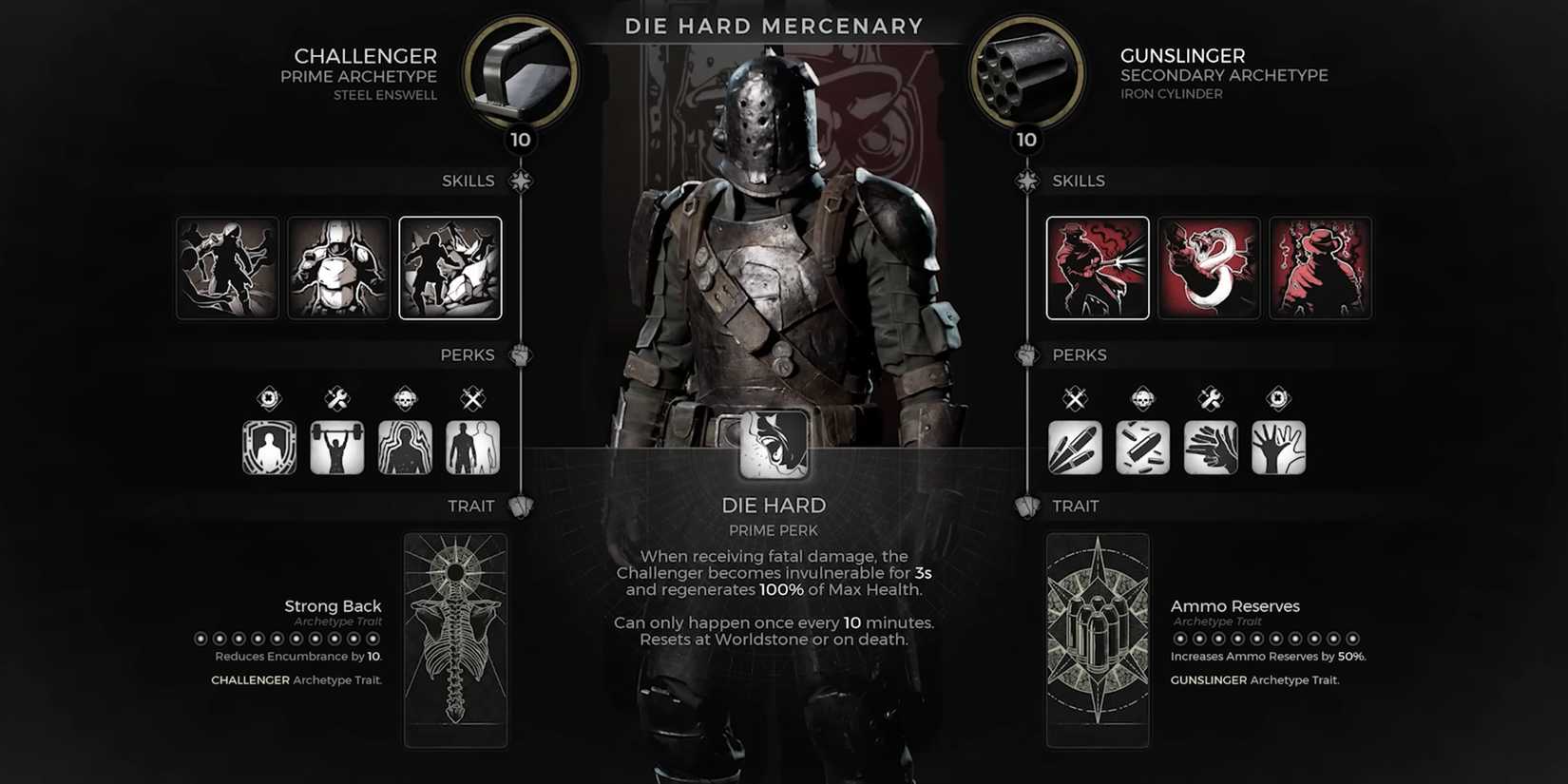Image resolution: width=1568 pixels, height=784 pixels.
Task: Click the CHALLENGER Archetype Trait label
Action: pos(295,680)
